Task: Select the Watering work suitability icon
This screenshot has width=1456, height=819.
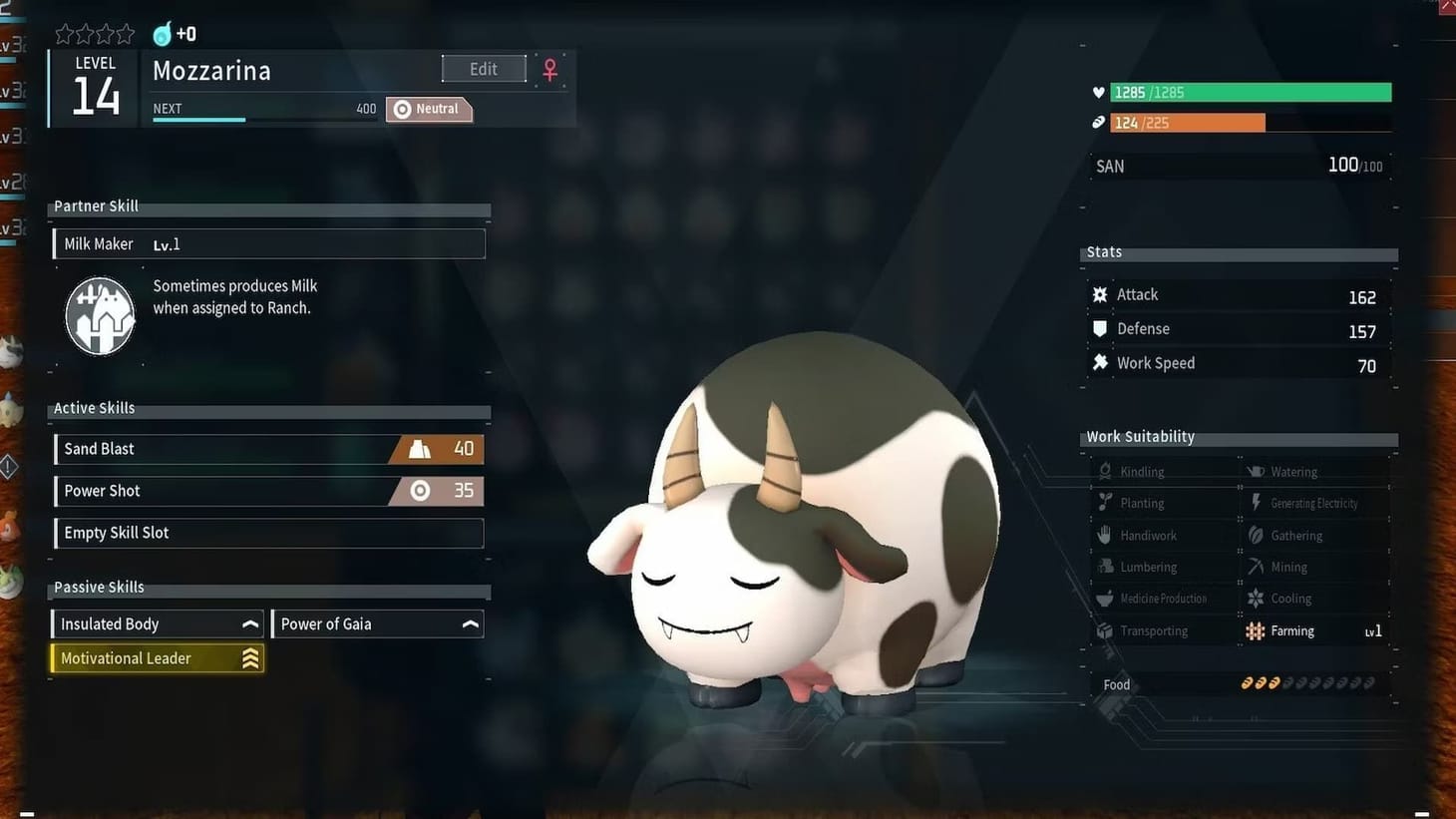Action: (1255, 470)
